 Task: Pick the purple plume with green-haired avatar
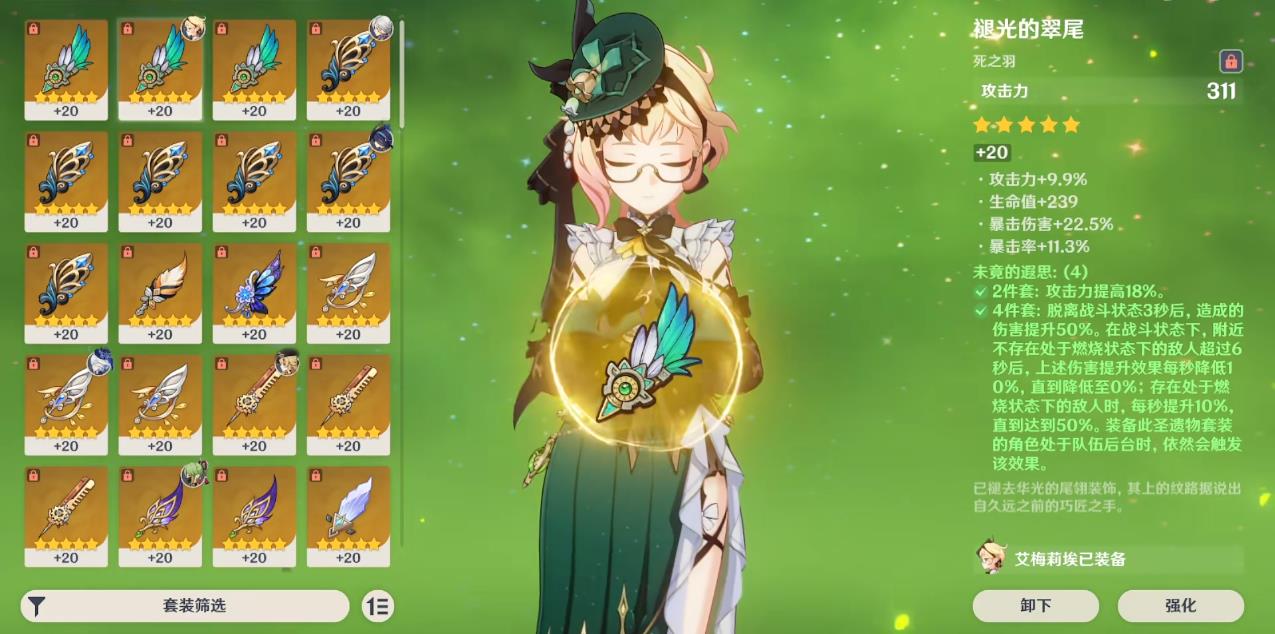point(160,512)
